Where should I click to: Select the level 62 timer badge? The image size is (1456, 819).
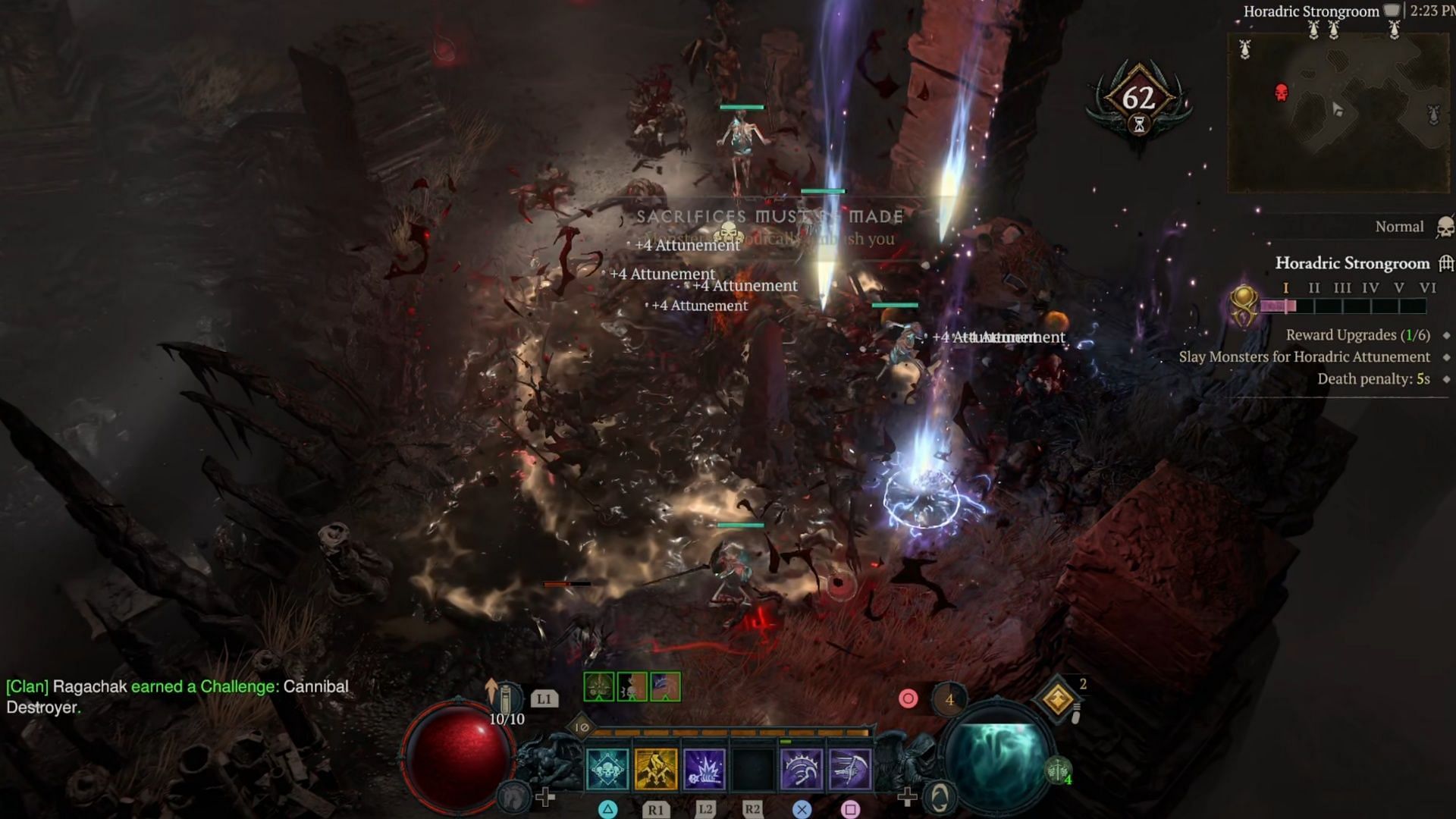[1138, 101]
